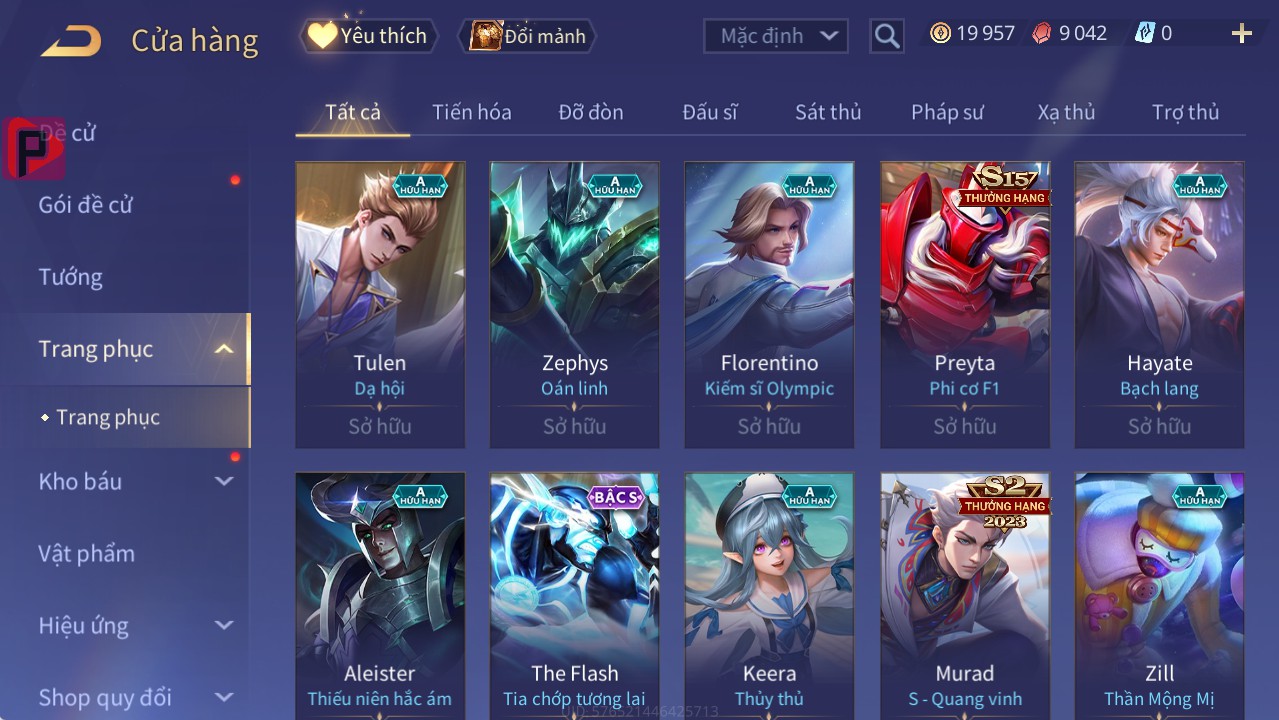Open the Đổi mảnh exchange

[527, 36]
